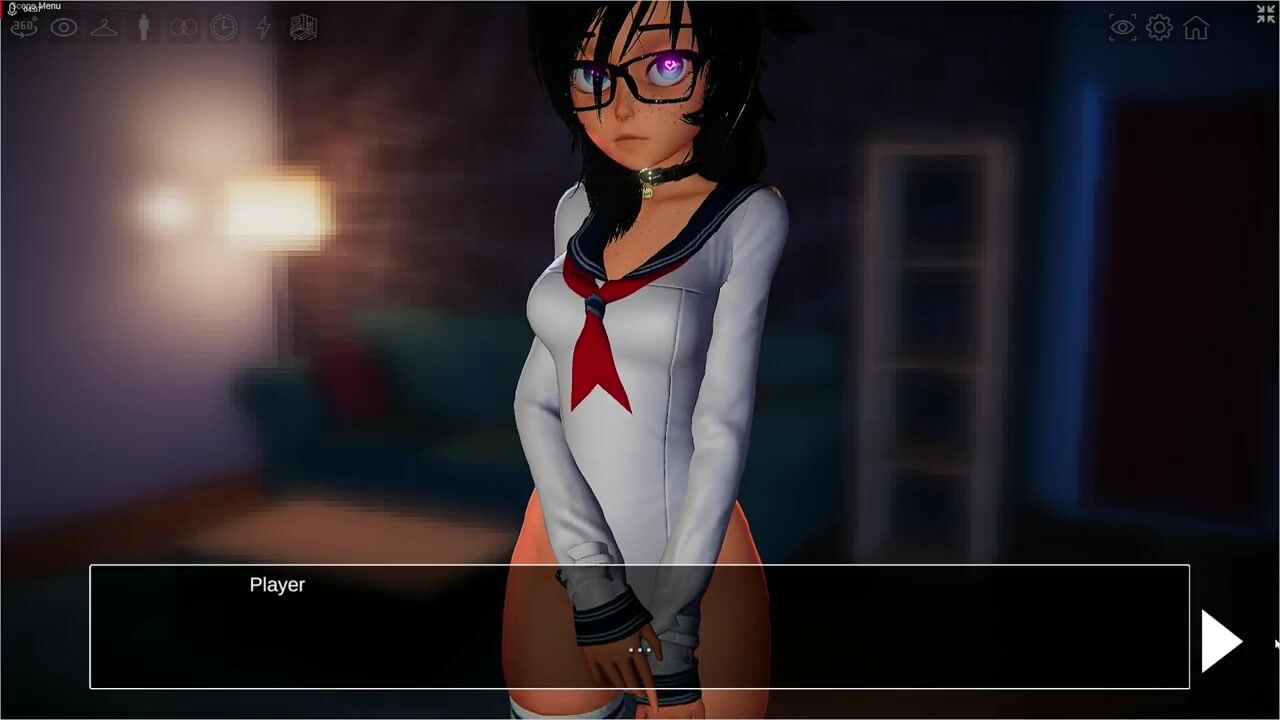1280x720 pixels.
Task: Open the clothes hanger wardrobe icon
Action: (104, 28)
